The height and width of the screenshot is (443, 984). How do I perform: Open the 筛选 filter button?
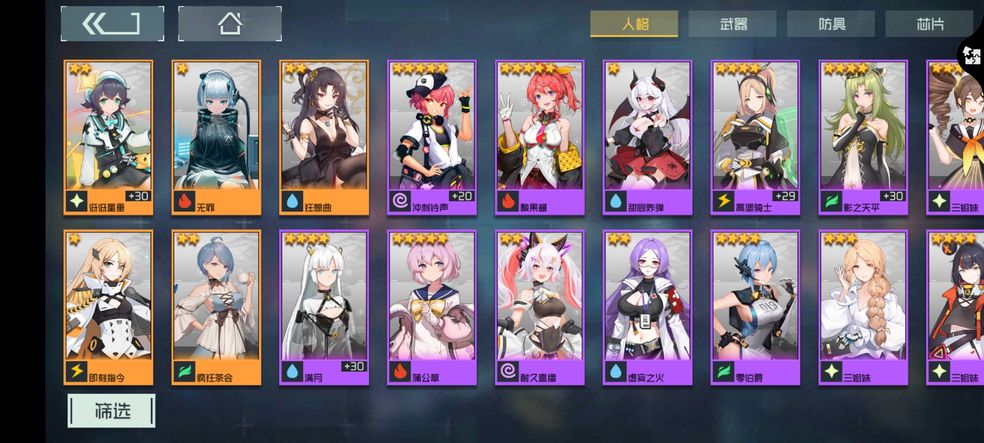tap(111, 409)
